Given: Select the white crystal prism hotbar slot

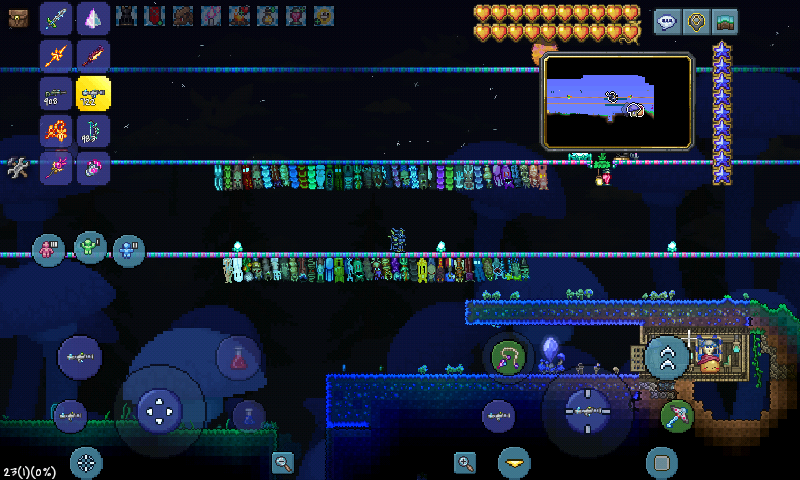Looking at the screenshot, I should pyautogui.click(x=94, y=18).
